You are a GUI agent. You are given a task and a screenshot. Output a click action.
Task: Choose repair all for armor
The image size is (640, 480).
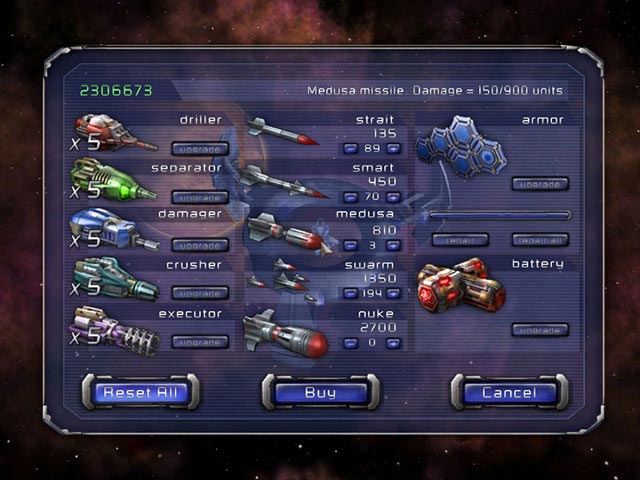point(540,240)
